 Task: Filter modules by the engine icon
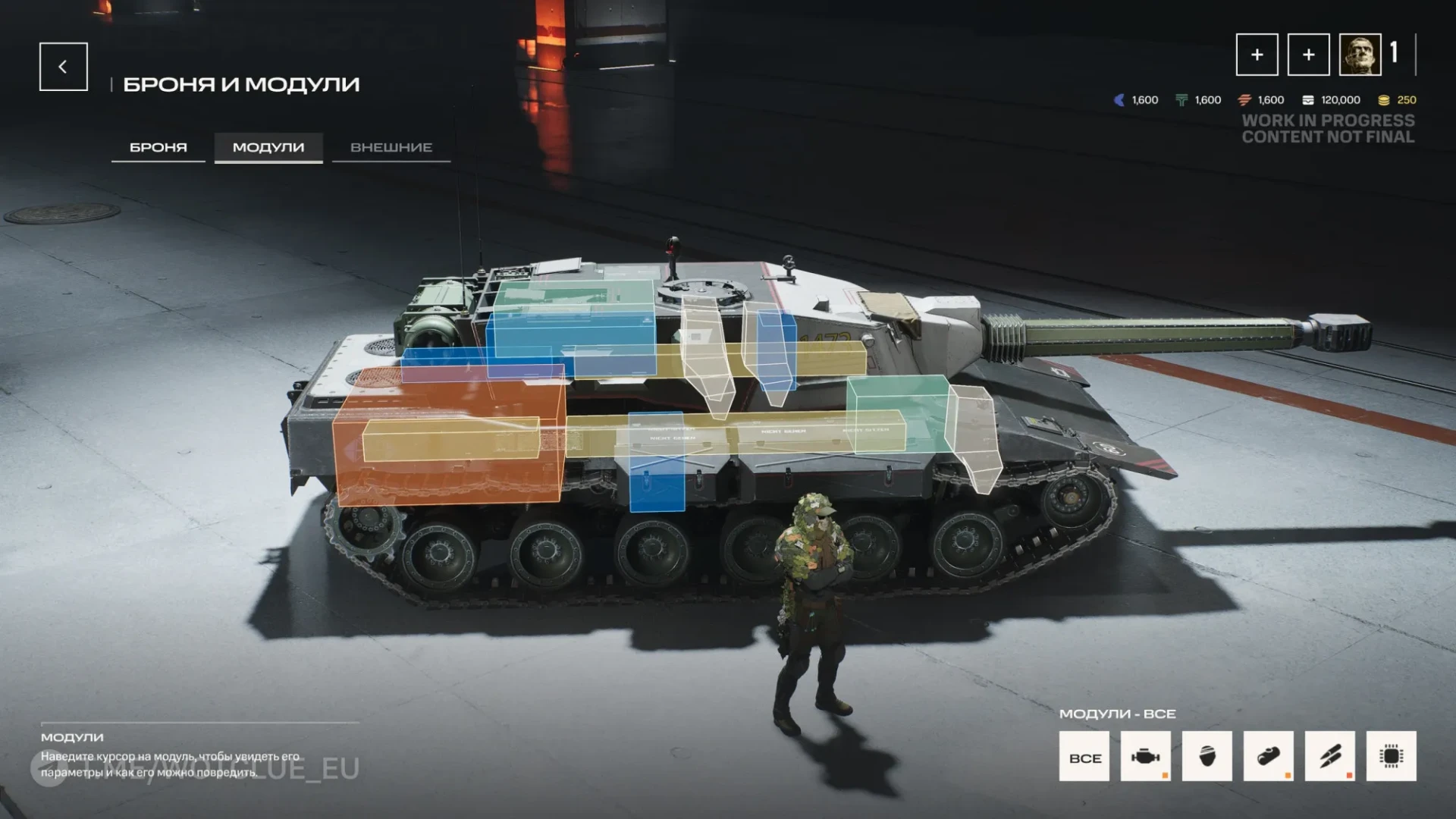click(1146, 756)
